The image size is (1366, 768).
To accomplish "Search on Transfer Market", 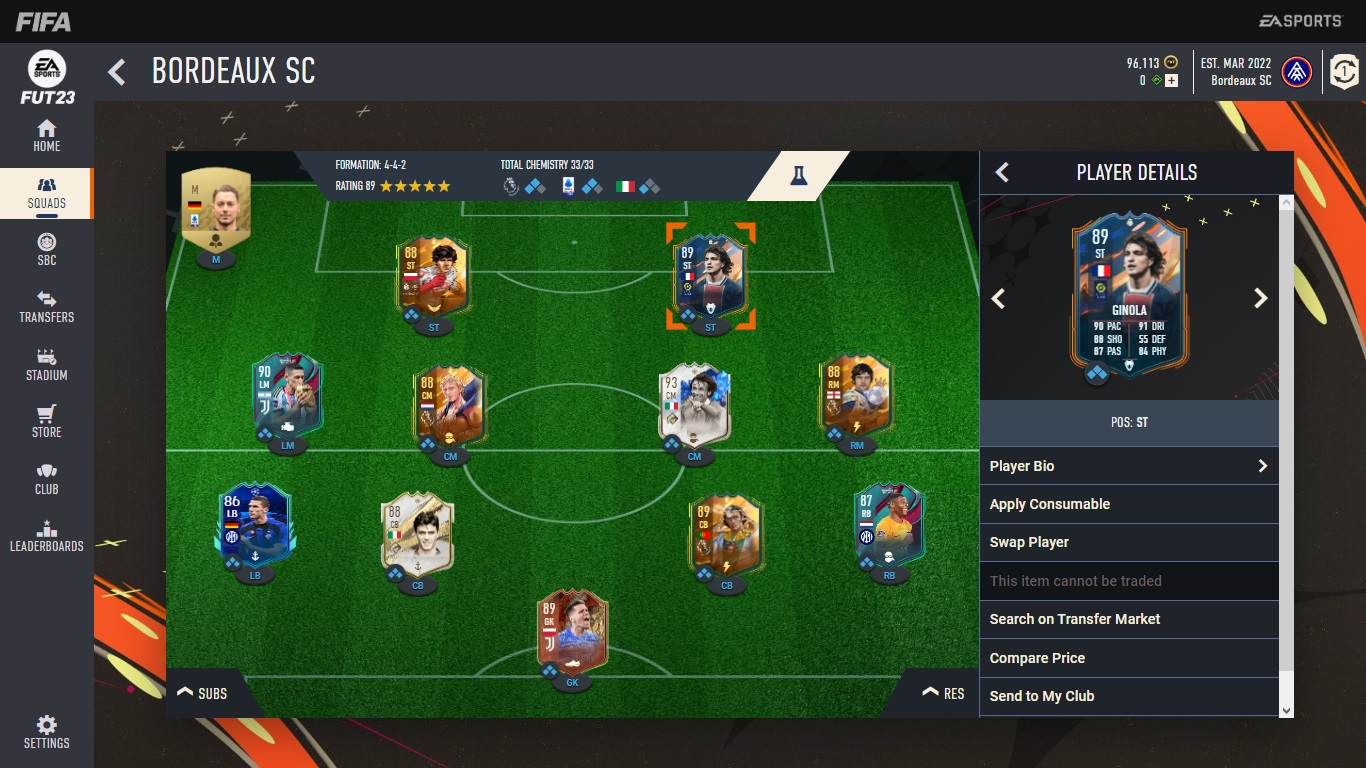I will point(1129,619).
